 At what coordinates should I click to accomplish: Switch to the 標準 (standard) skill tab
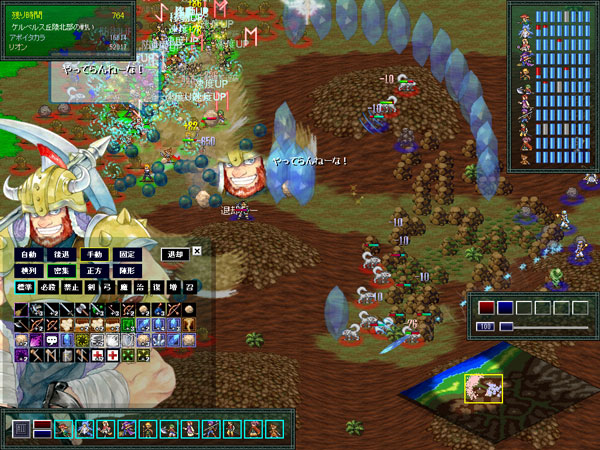tap(25, 289)
